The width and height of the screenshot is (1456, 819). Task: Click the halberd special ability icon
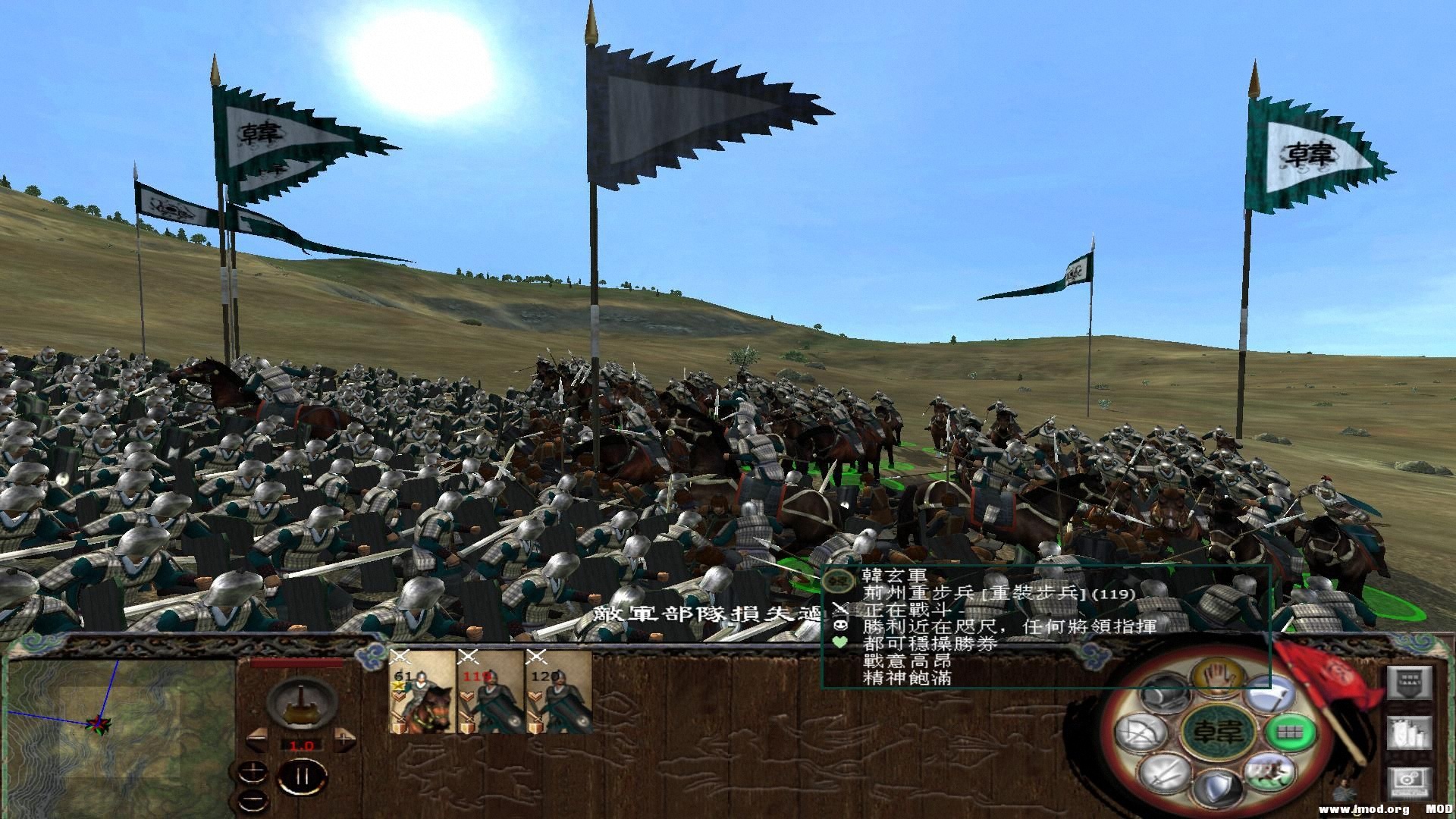[1273, 695]
